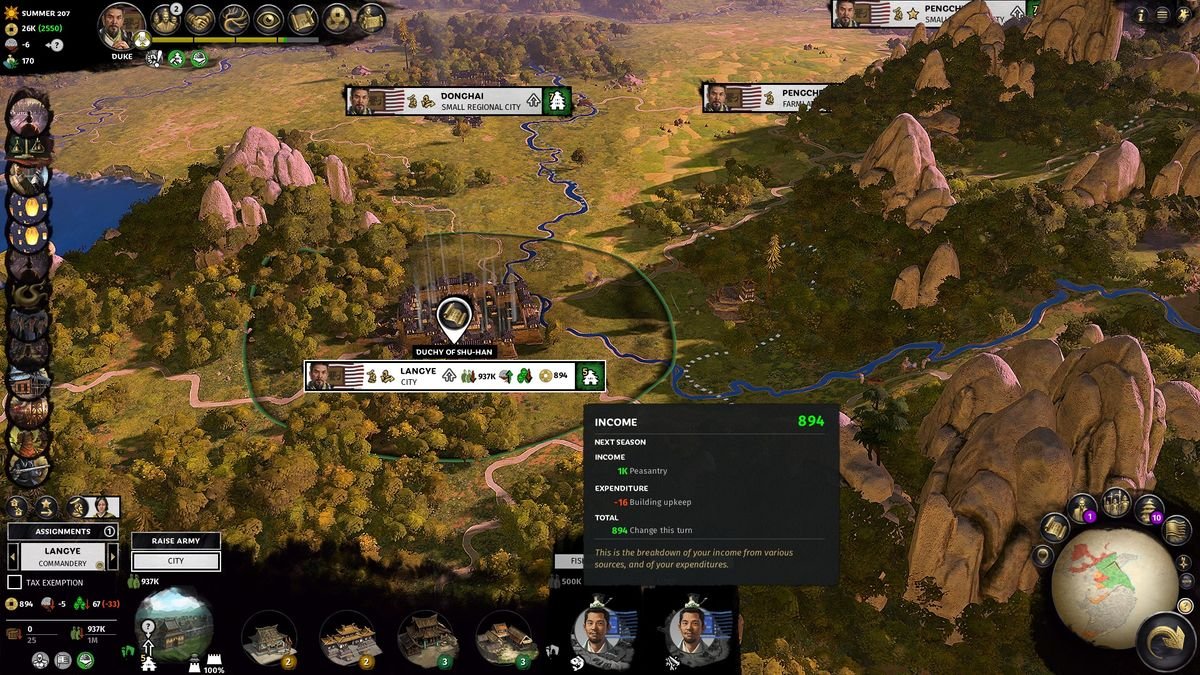This screenshot has height=675, width=1200.
Task: Open the Assignments panel
Action: pos(62,532)
